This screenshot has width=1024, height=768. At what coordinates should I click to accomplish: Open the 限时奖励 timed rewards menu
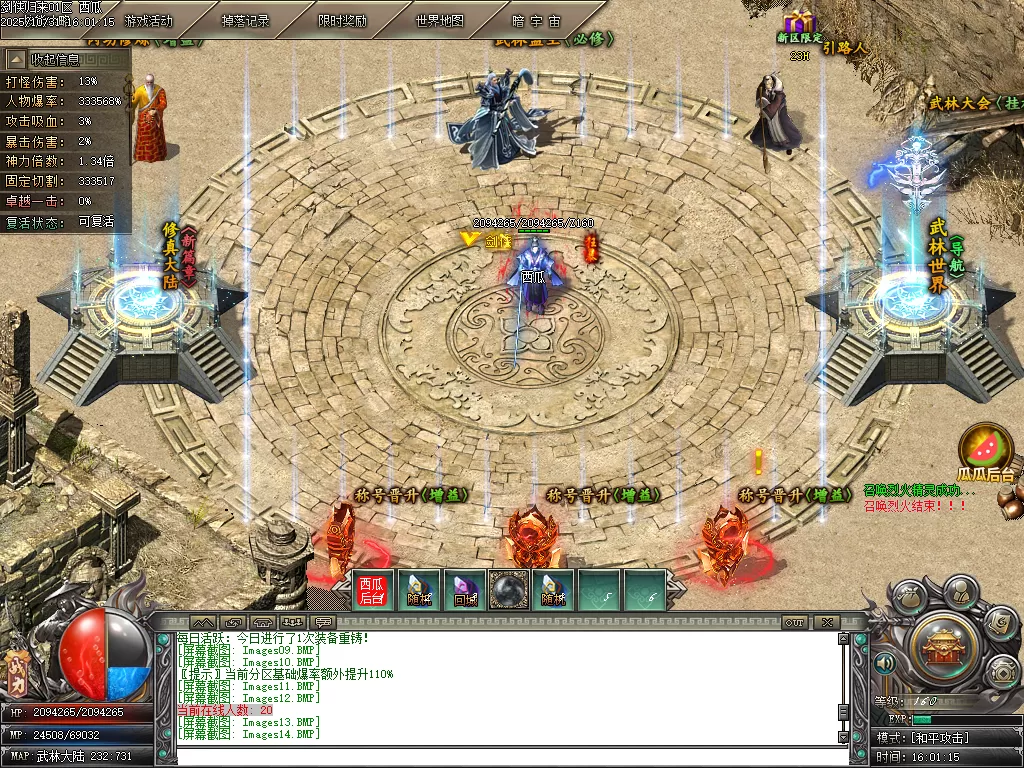tap(342, 20)
